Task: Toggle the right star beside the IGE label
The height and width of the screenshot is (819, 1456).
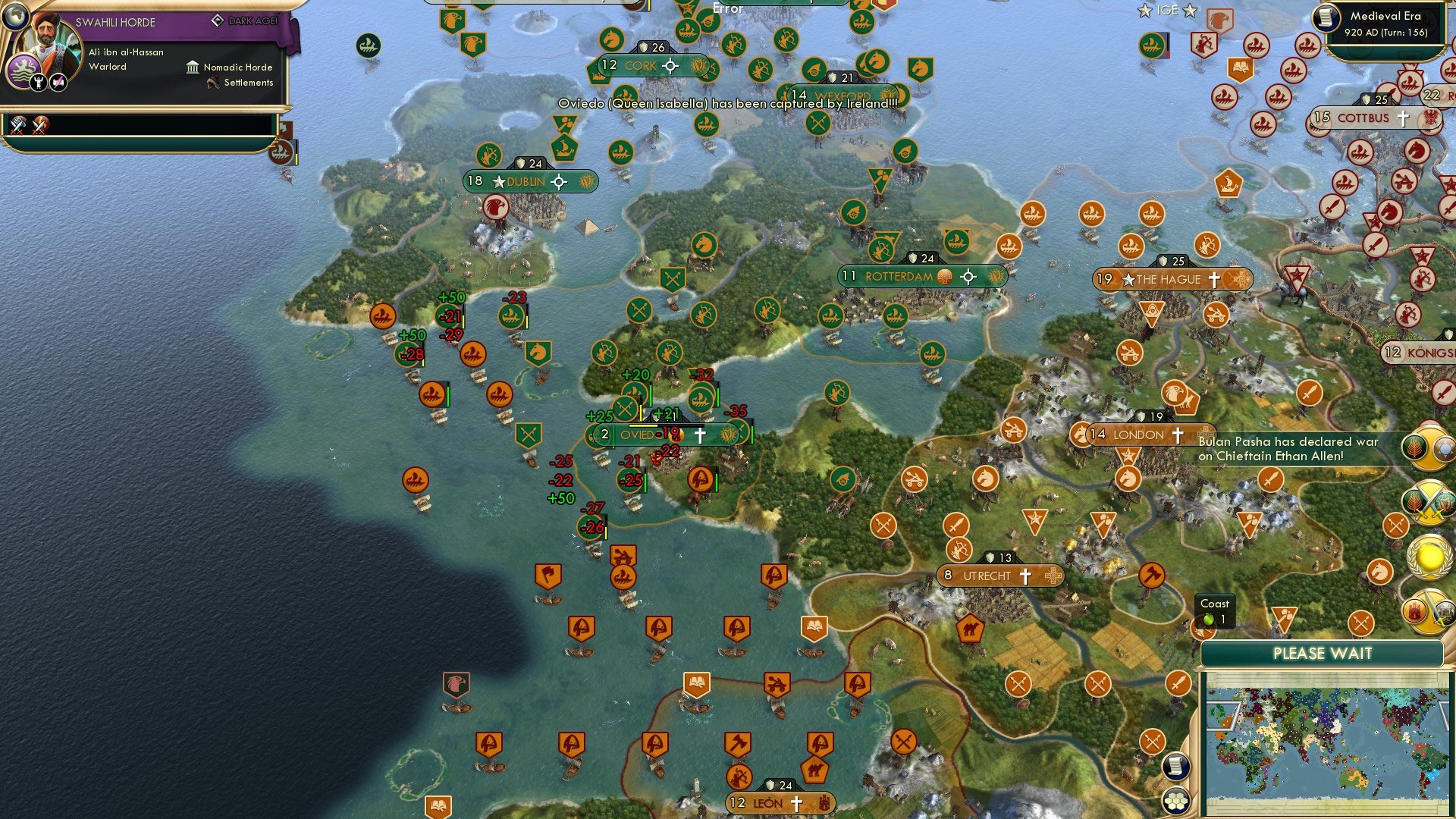Action: 1188,11
